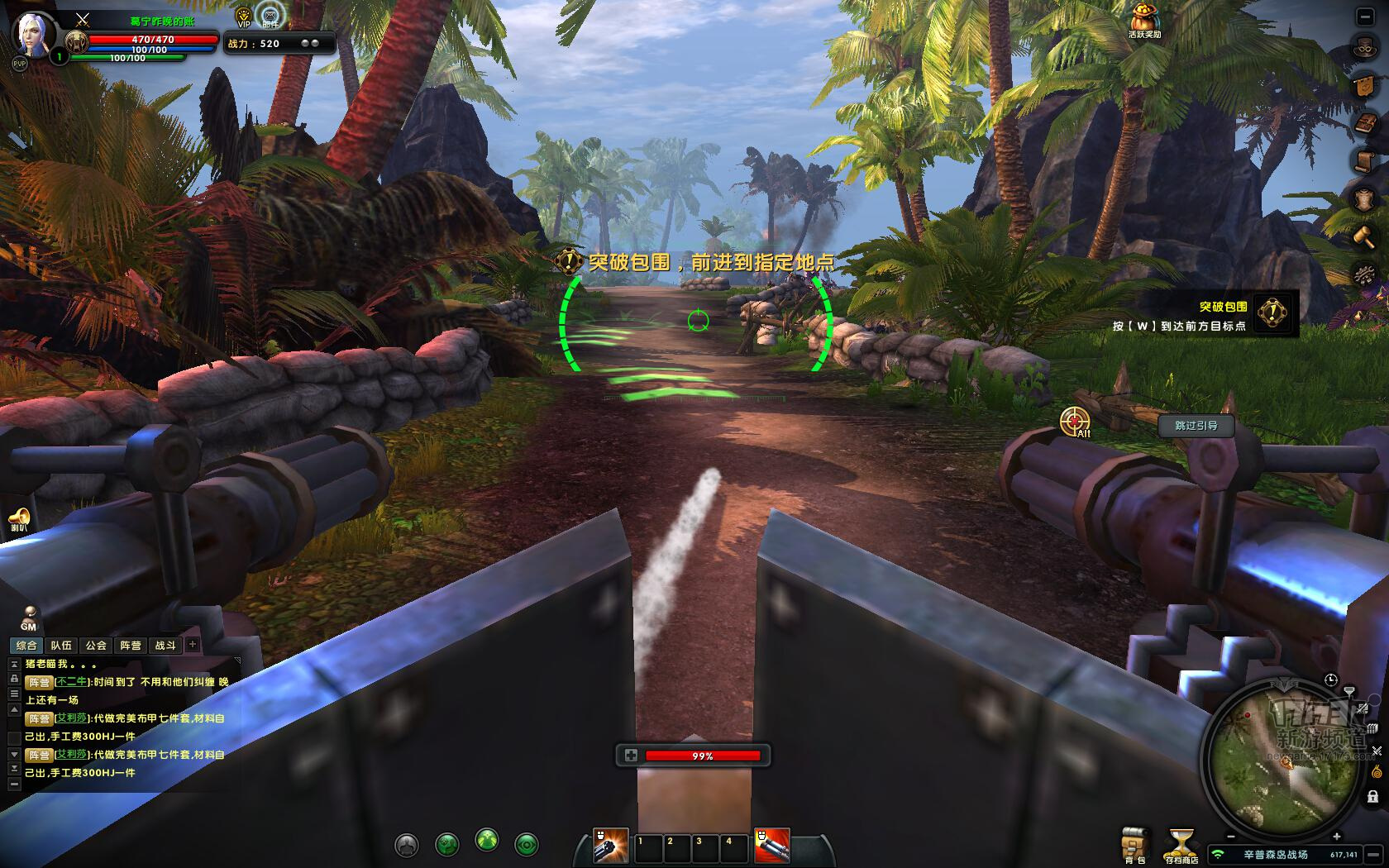Switch to the 队伍 chat tab

(61, 645)
